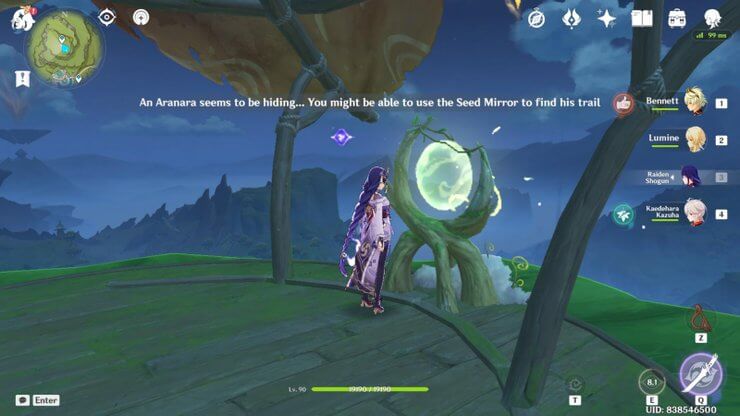Open the Wish banner screen

click(x=572, y=18)
